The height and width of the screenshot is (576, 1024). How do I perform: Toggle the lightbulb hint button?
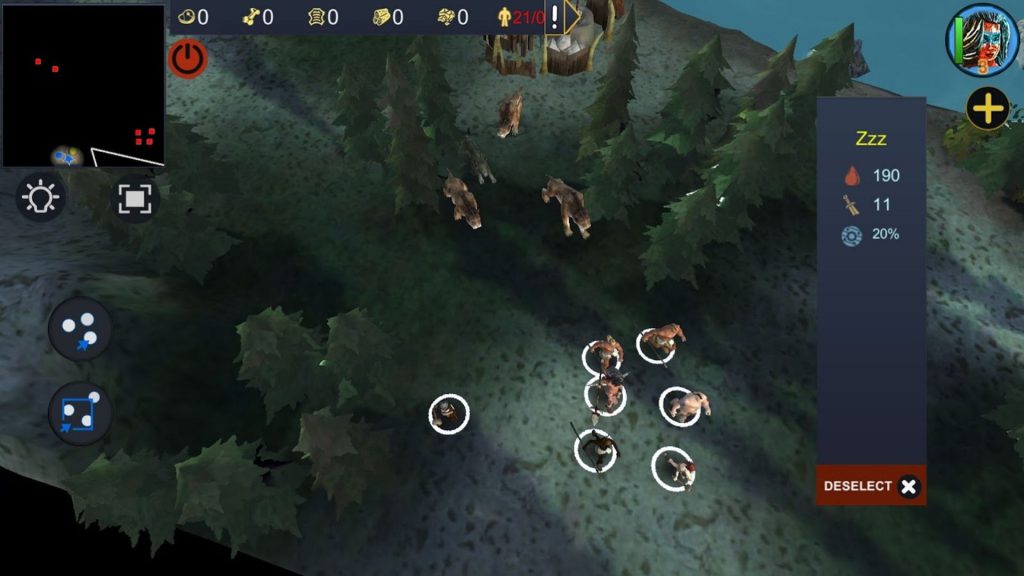[42, 197]
